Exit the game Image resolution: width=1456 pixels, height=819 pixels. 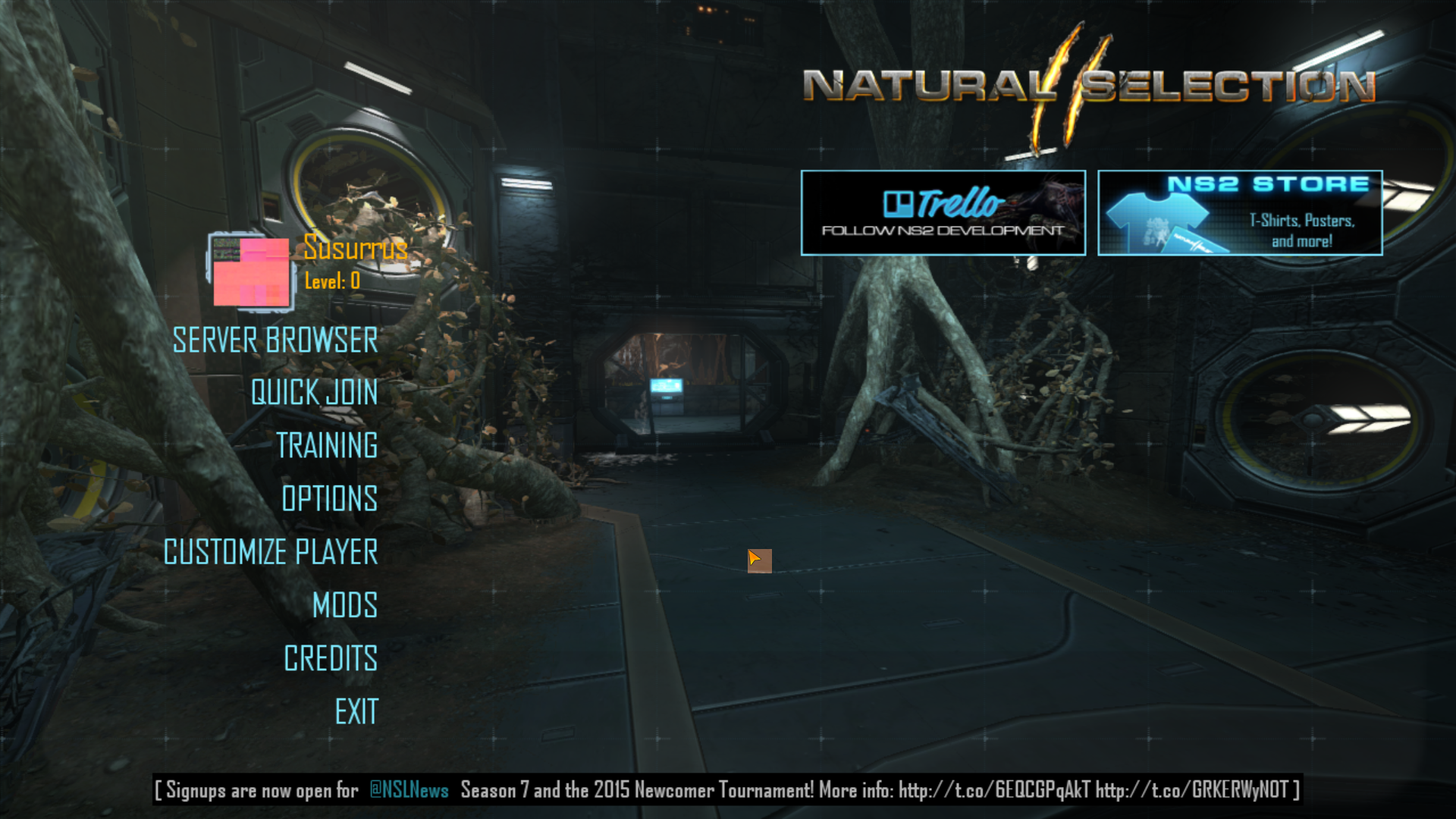click(356, 712)
